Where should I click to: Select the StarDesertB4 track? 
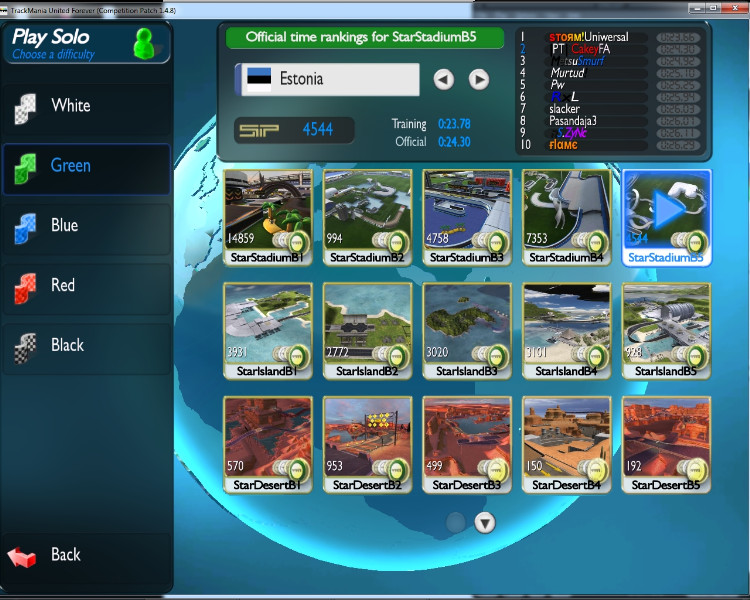click(567, 443)
